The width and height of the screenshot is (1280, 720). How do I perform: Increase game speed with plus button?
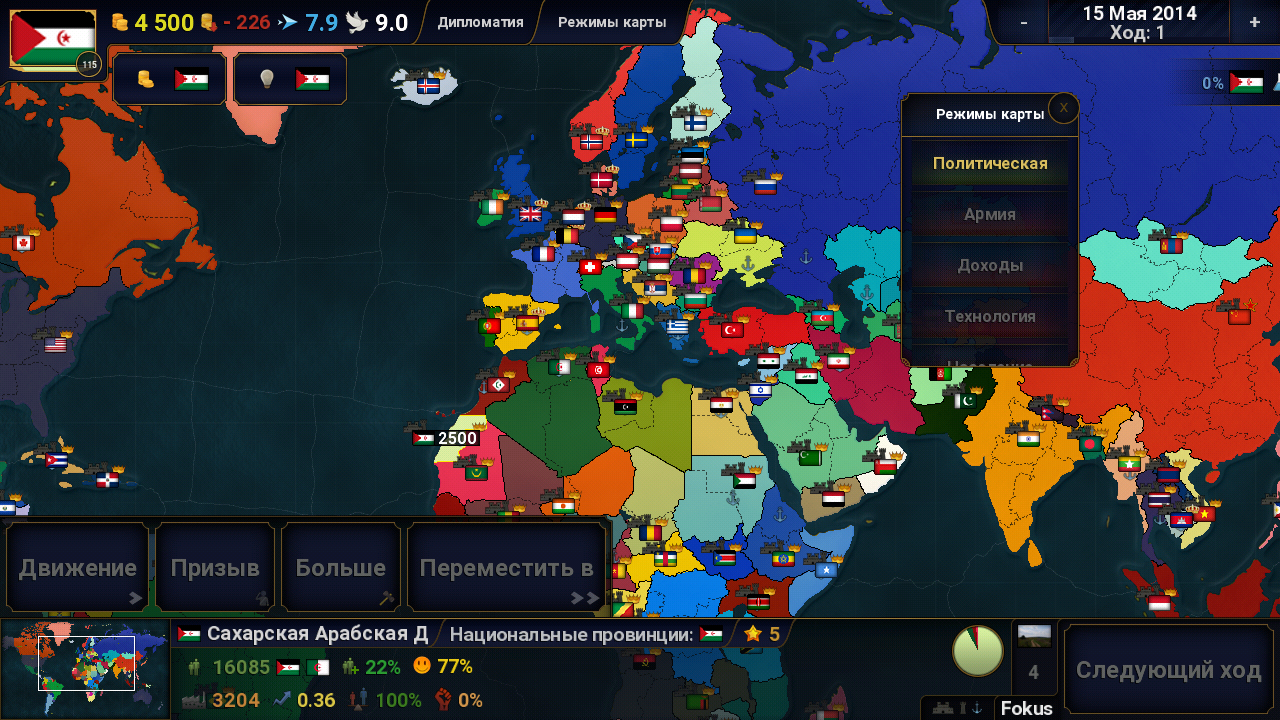tap(1254, 22)
